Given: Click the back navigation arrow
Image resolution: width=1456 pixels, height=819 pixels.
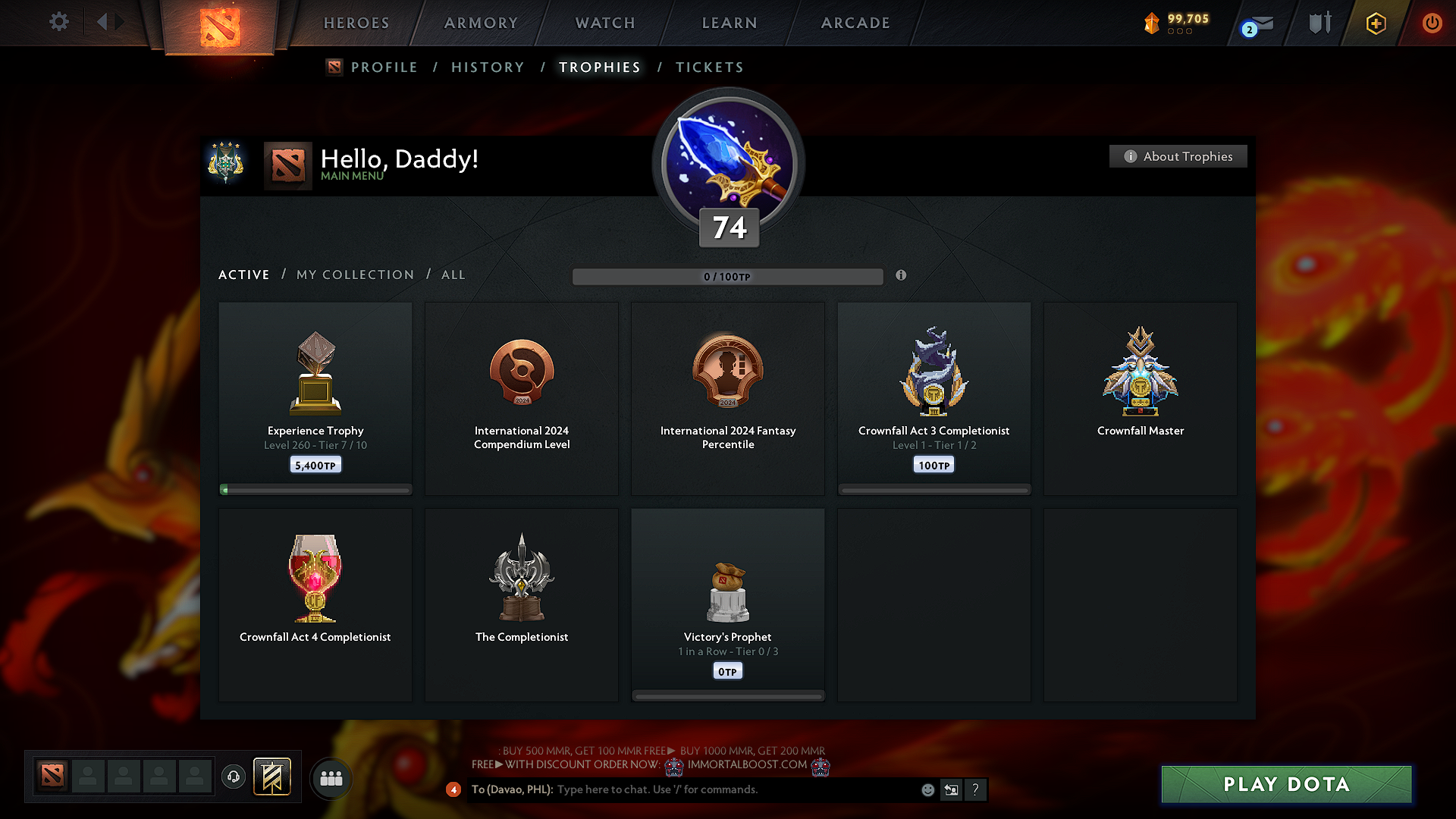Looking at the screenshot, I should pyautogui.click(x=102, y=22).
